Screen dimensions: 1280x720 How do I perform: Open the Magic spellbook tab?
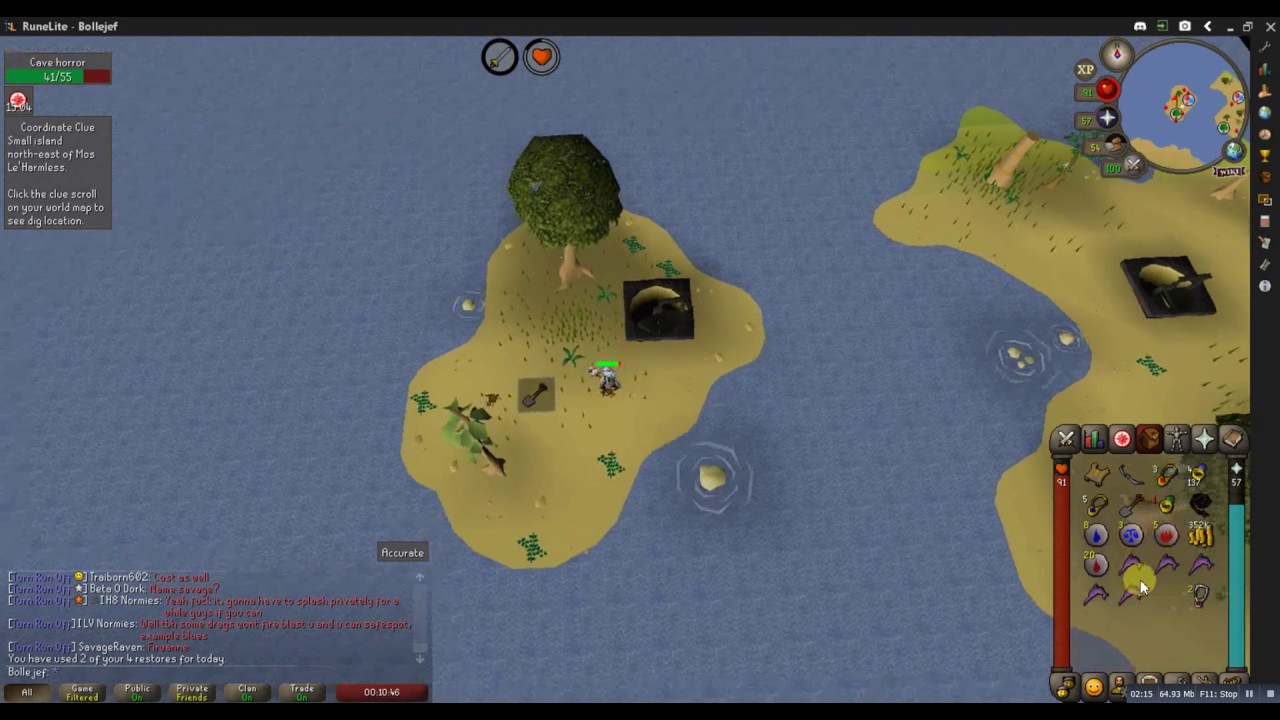pyautogui.click(x=1232, y=439)
